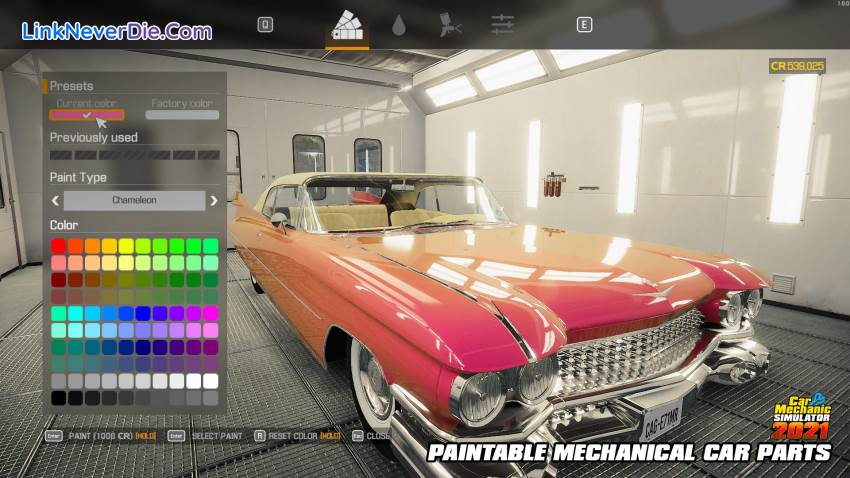Select the Current color preset bar
The width and height of the screenshot is (850, 478).
(x=87, y=115)
